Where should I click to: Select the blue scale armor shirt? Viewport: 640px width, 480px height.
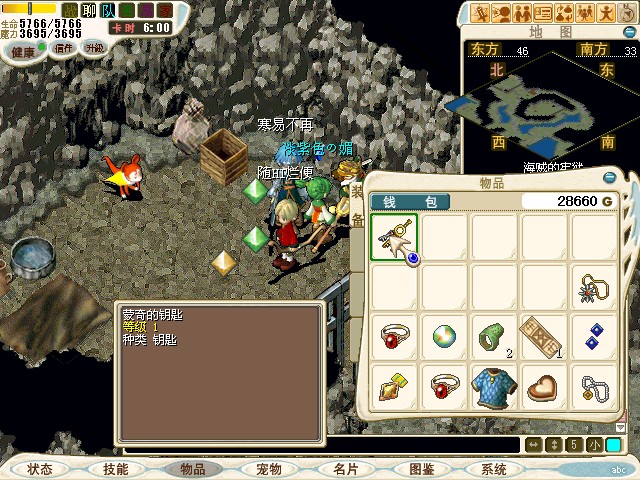[494, 385]
